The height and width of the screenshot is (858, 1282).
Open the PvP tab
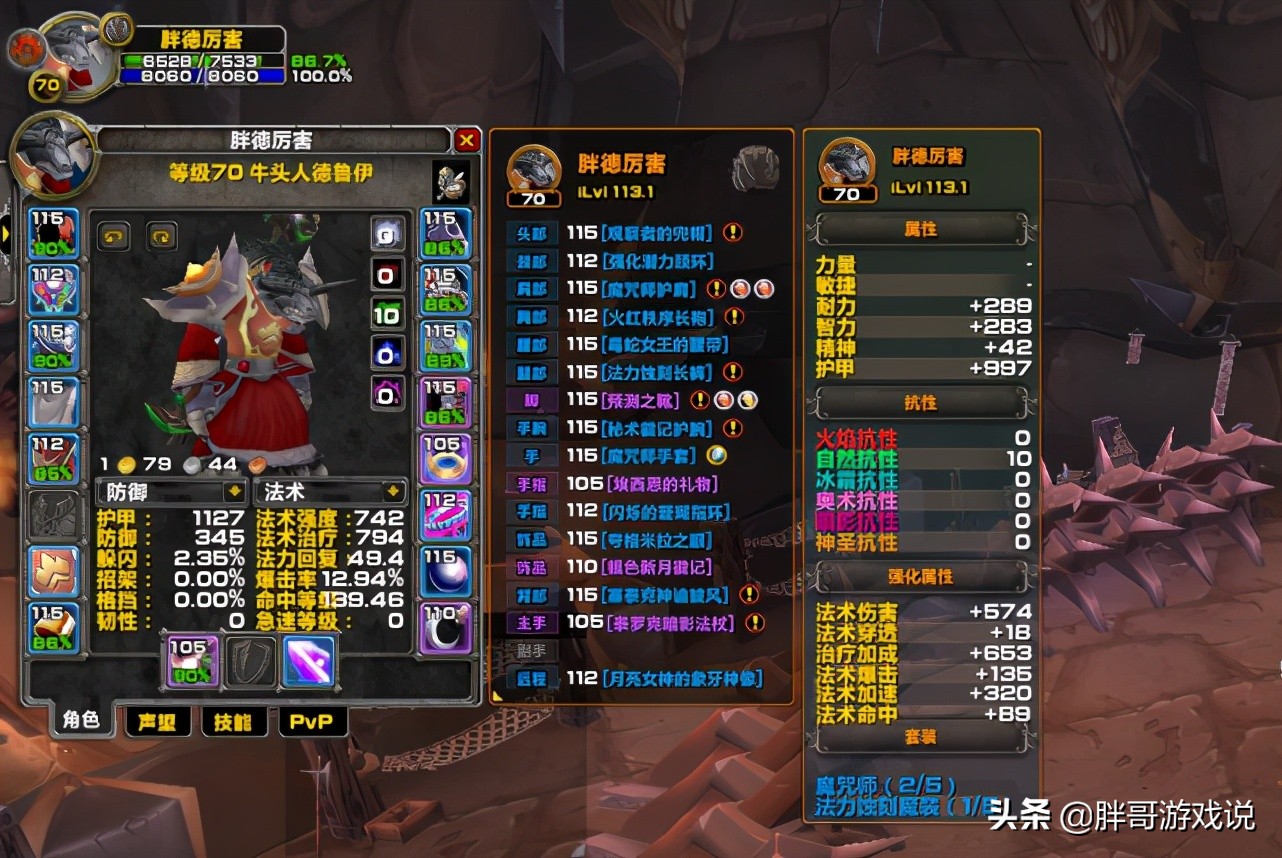pos(312,723)
